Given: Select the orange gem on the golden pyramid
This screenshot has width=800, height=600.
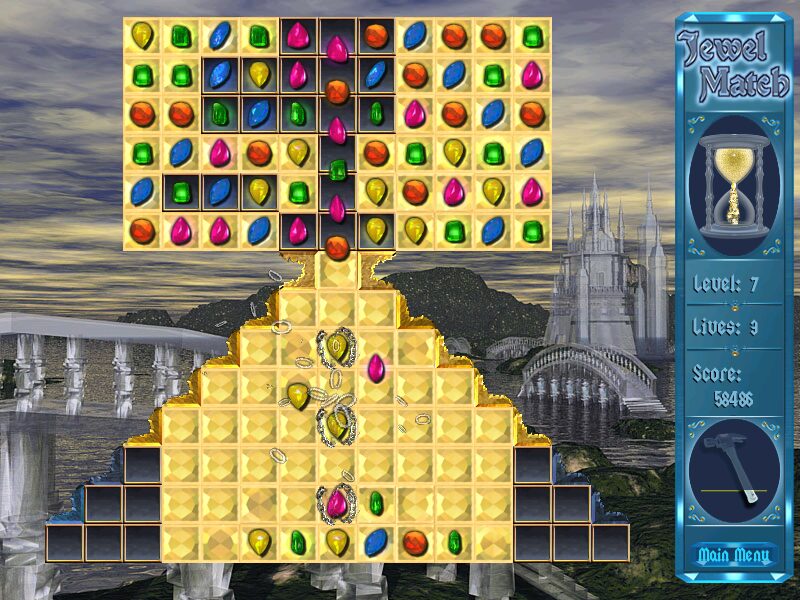Looking at the screenshot, I should click(415, 543).
